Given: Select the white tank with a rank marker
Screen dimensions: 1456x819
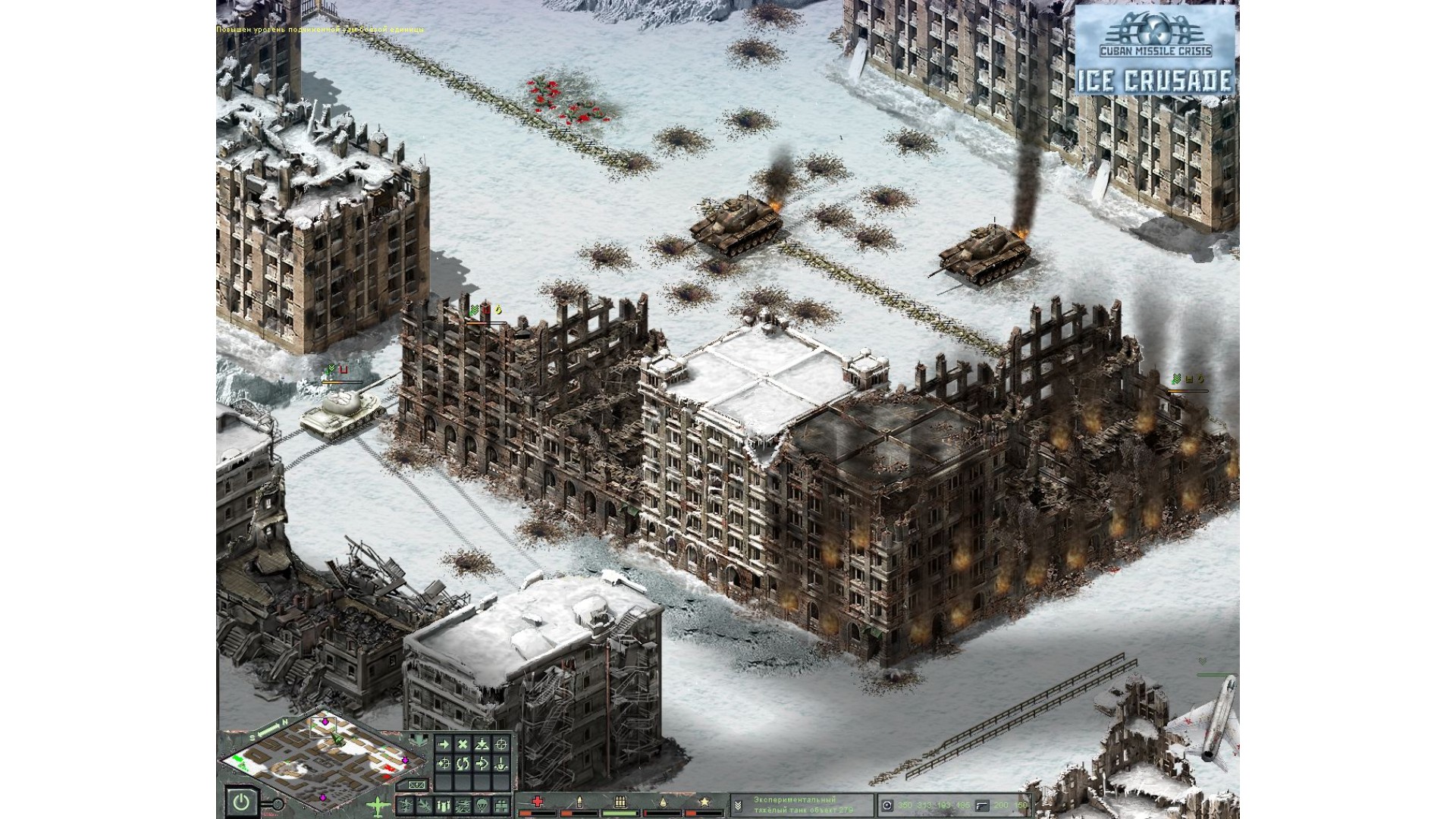Looking at the screenshot, I should coord(339,416).
